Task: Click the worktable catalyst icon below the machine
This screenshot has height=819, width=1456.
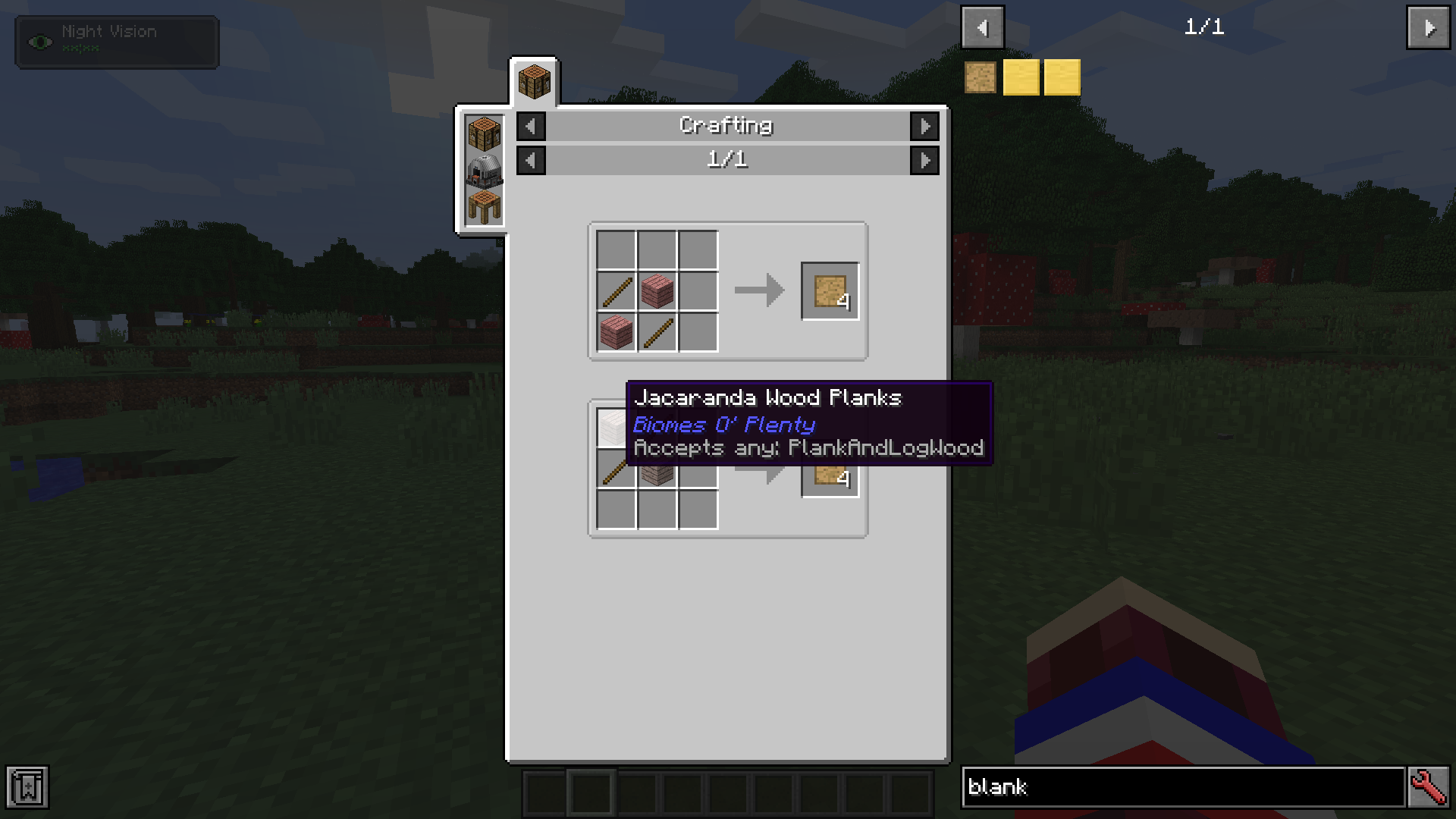Action: point(483,205)
